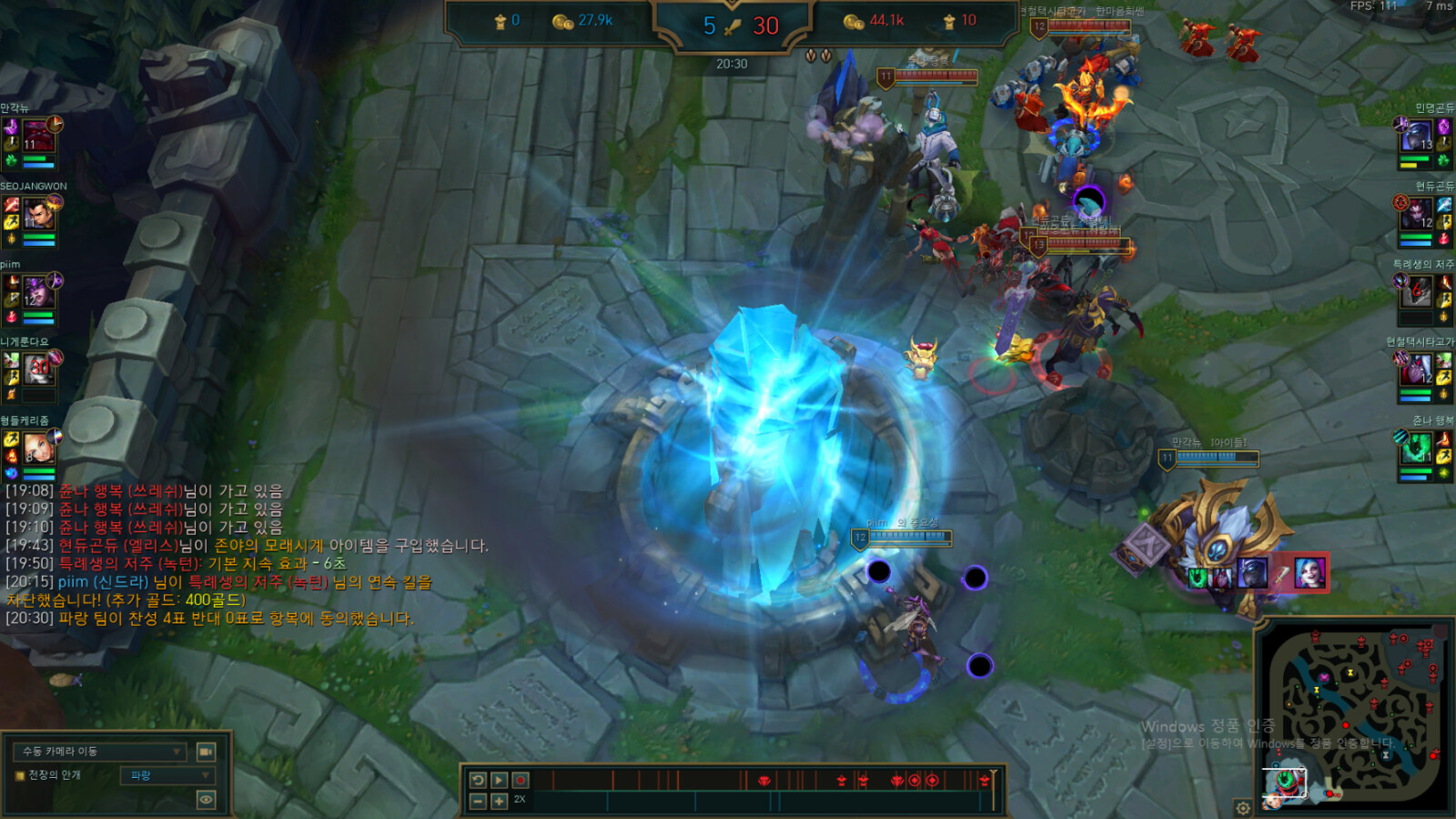The height and width of the screenshot is (819, 1456).
Task: Toggle the fog of war checkbox
Action: tap(19, 775)
